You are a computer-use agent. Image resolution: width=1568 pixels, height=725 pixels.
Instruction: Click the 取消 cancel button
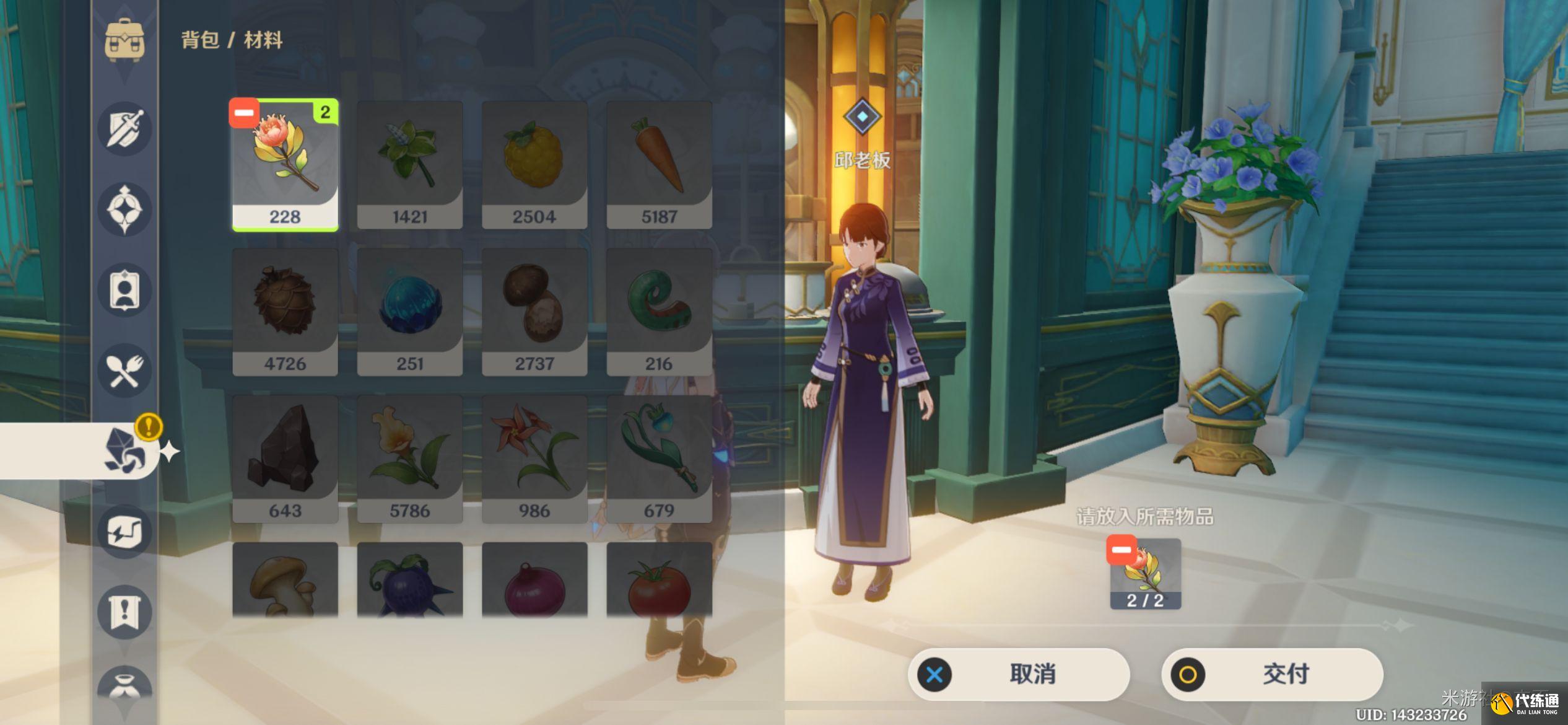[1019, 674]
